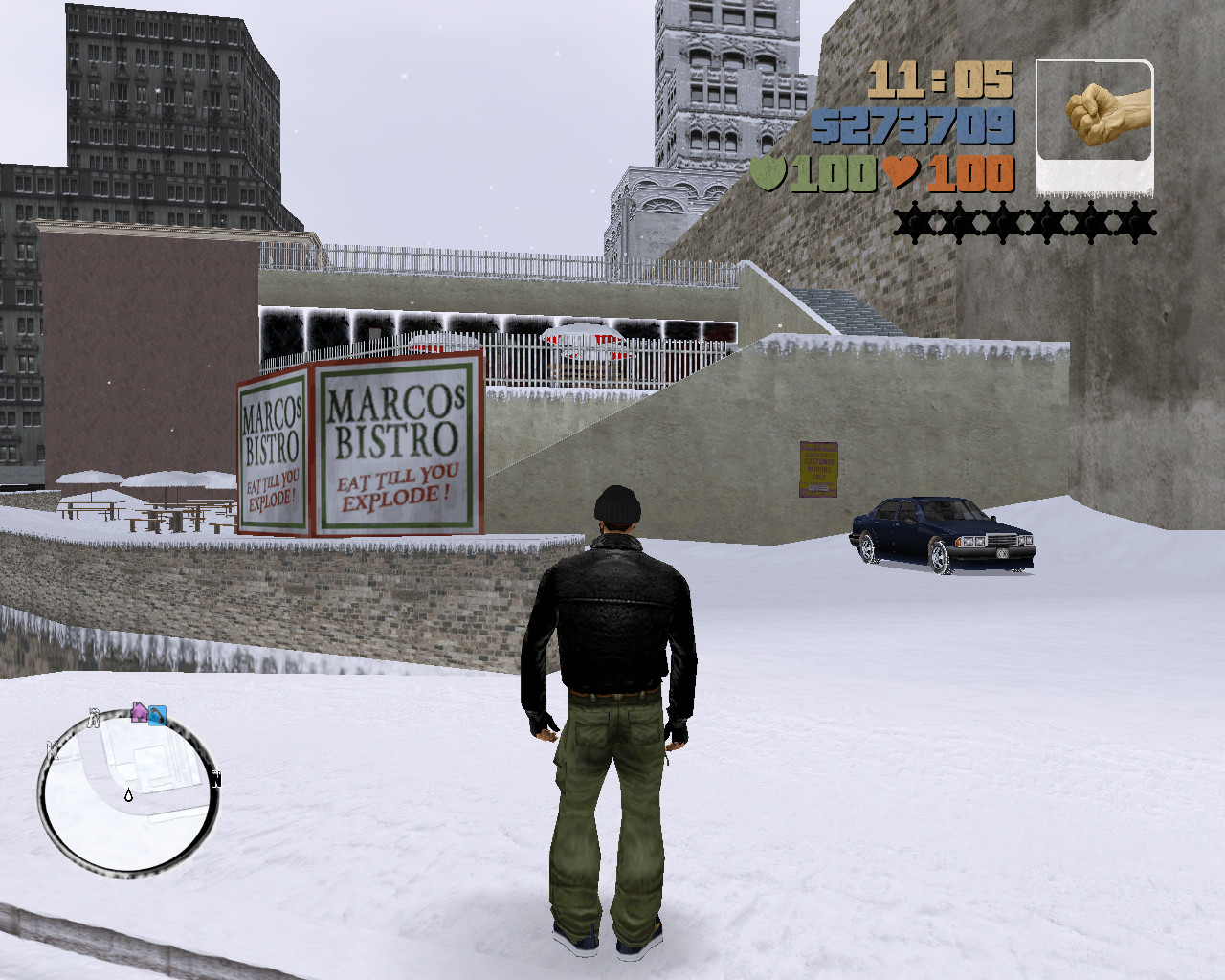1225x980 pixels.
Task: Click the rightmost wanted-level star
Action: click(1134, 222)
